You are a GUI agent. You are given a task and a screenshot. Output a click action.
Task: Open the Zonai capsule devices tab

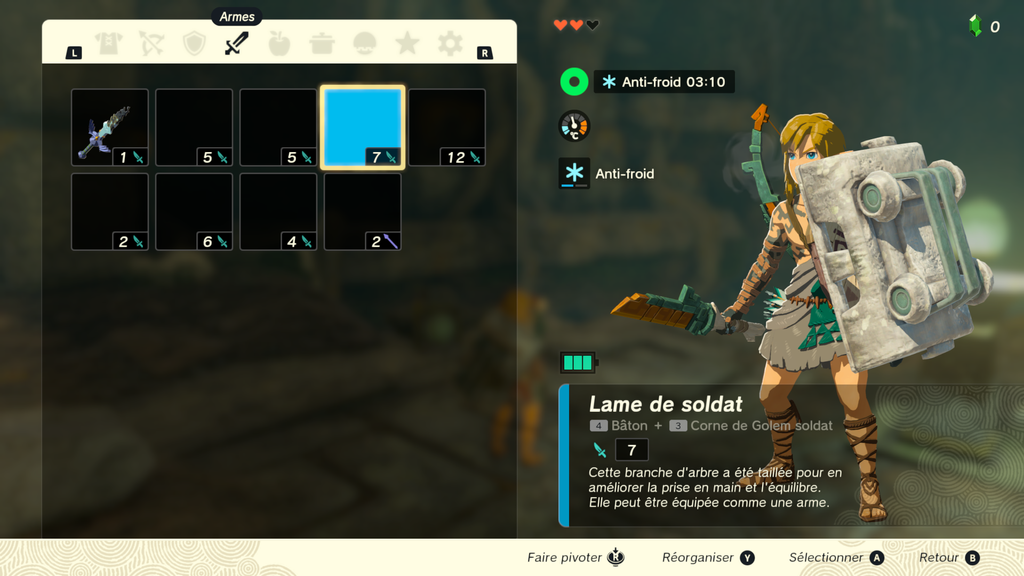(365, 44)
